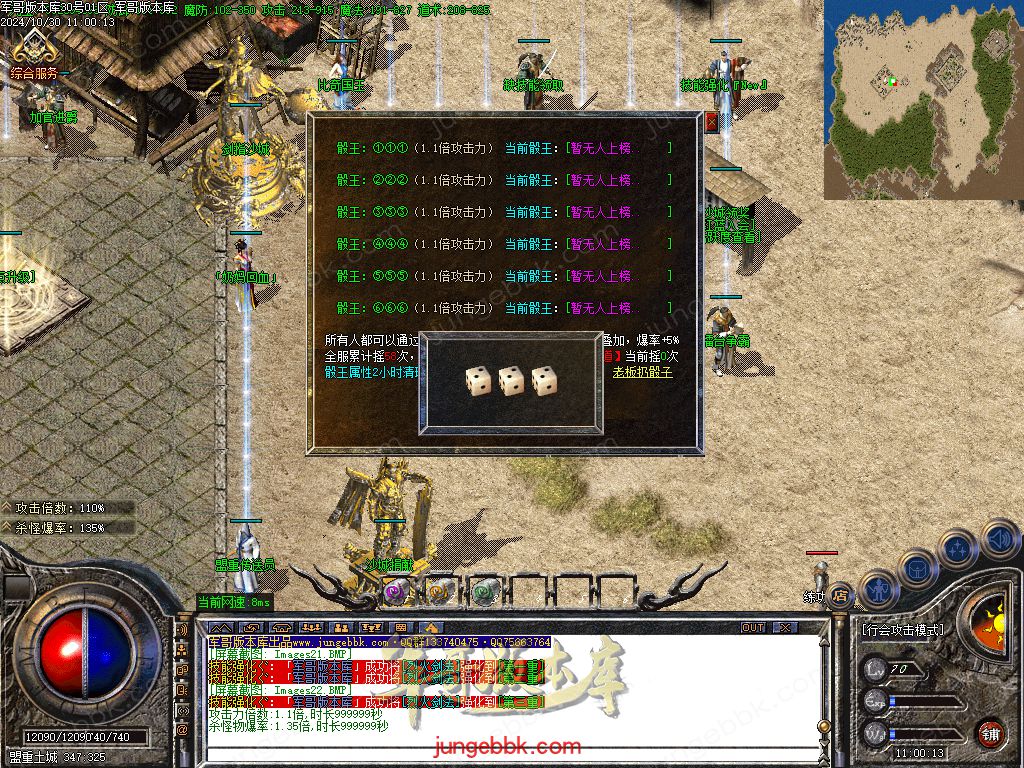Open the skills sparkle round button

[x=957, y=548]
